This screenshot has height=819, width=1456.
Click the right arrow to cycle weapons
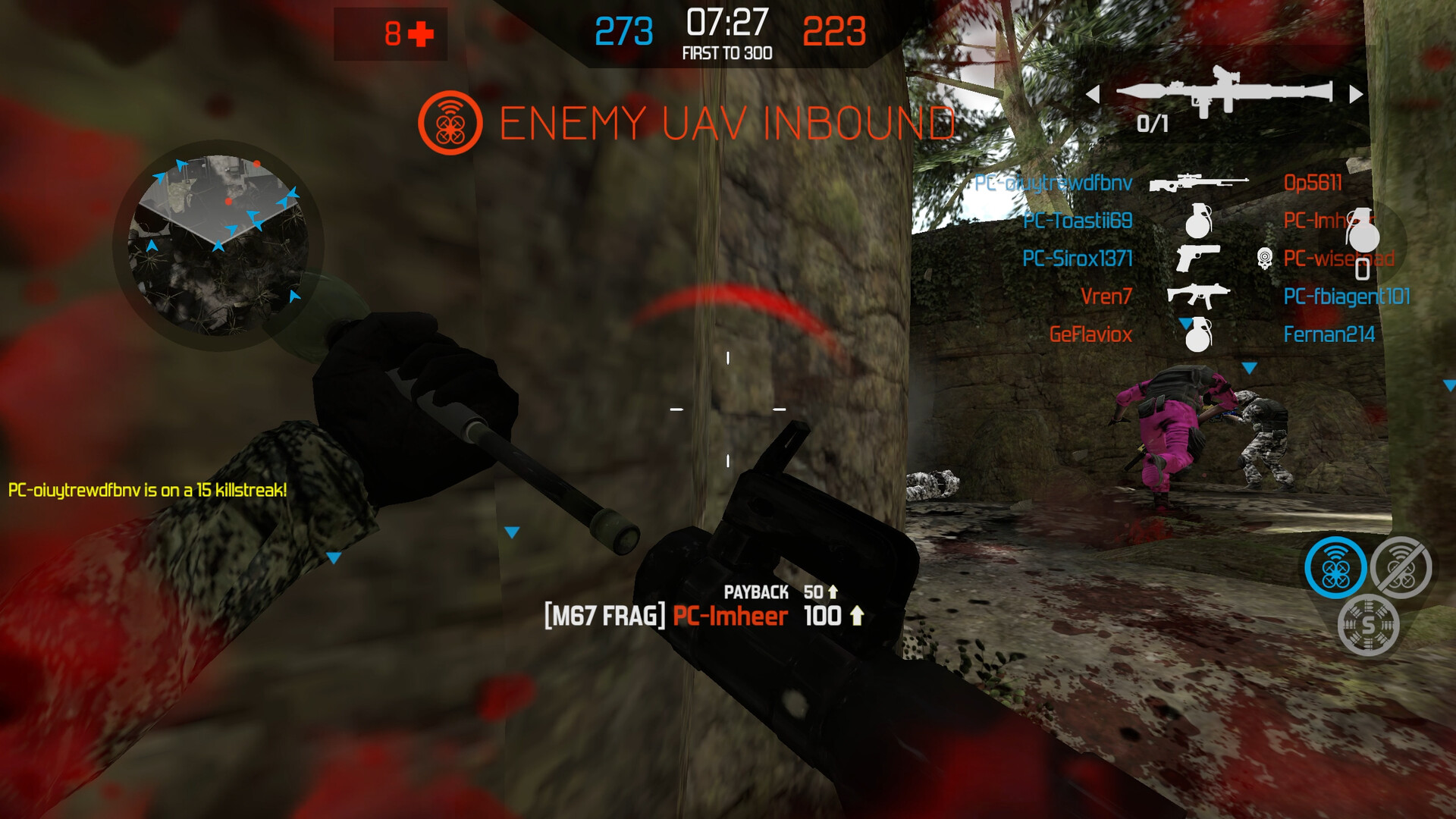[1355, 93]
